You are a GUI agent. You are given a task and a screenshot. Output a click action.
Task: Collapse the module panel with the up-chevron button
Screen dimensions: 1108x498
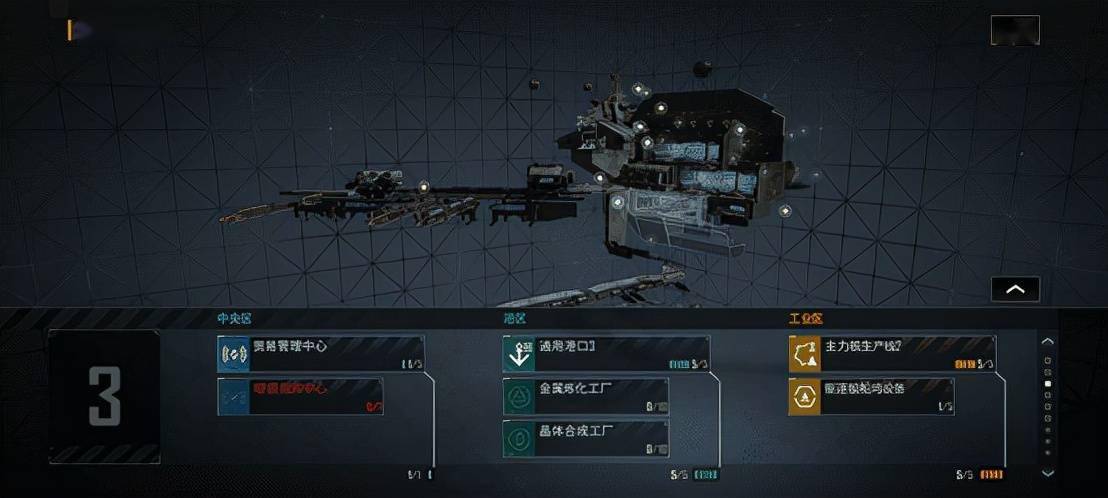tap(1015, 289)
